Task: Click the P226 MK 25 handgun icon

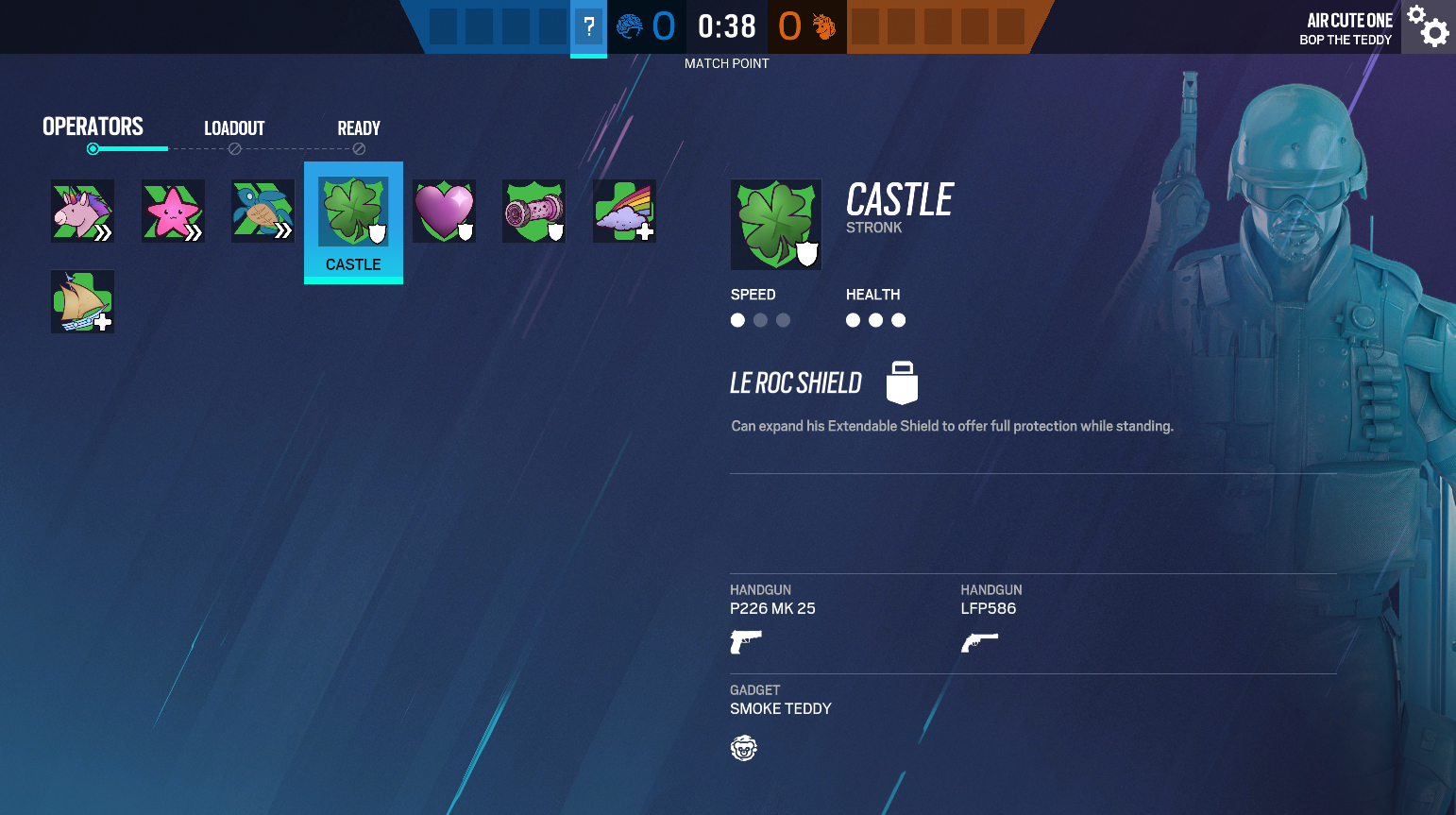Action: [x=745, y=642]
